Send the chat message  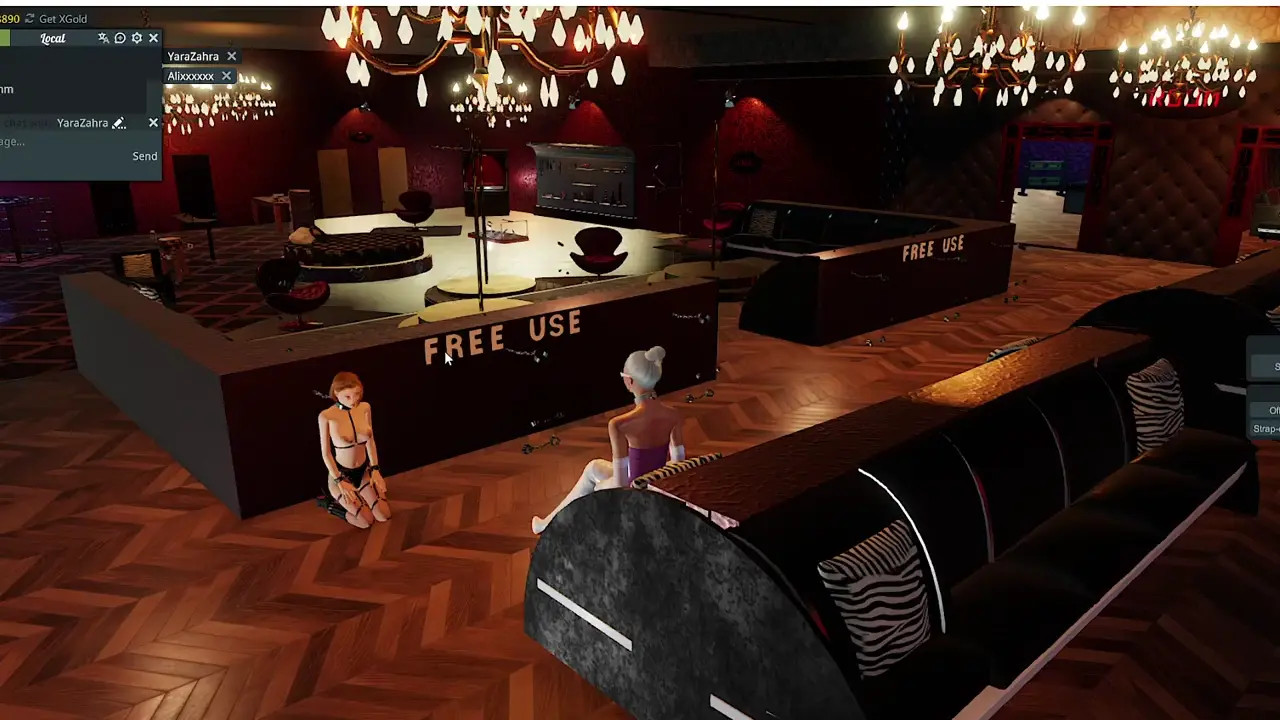144,156
